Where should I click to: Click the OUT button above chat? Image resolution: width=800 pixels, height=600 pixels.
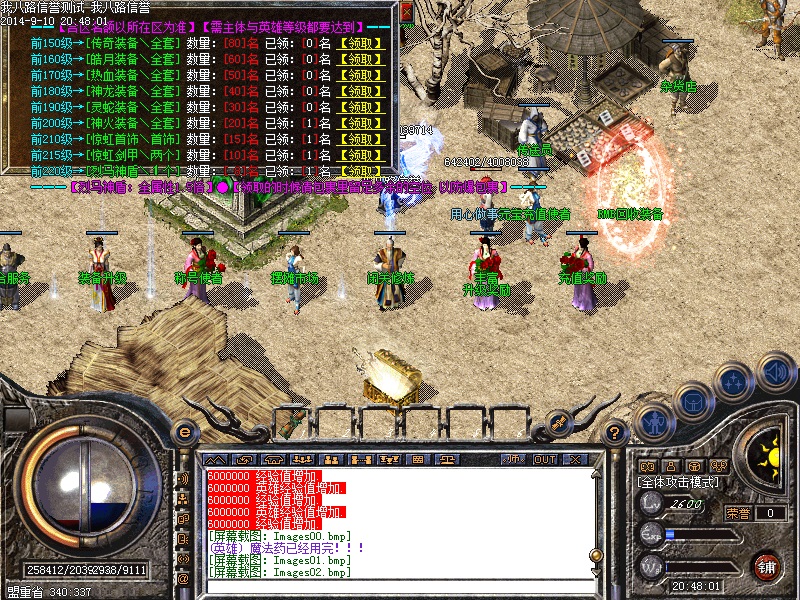545,459
